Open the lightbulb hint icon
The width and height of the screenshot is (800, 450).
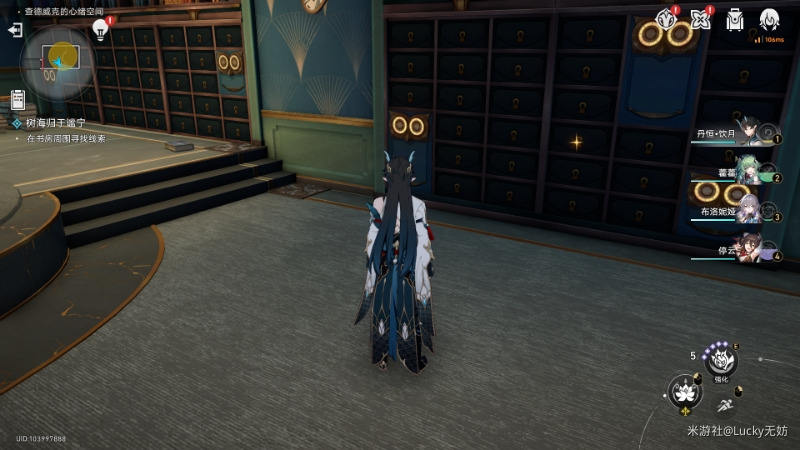tap(101, 28)
